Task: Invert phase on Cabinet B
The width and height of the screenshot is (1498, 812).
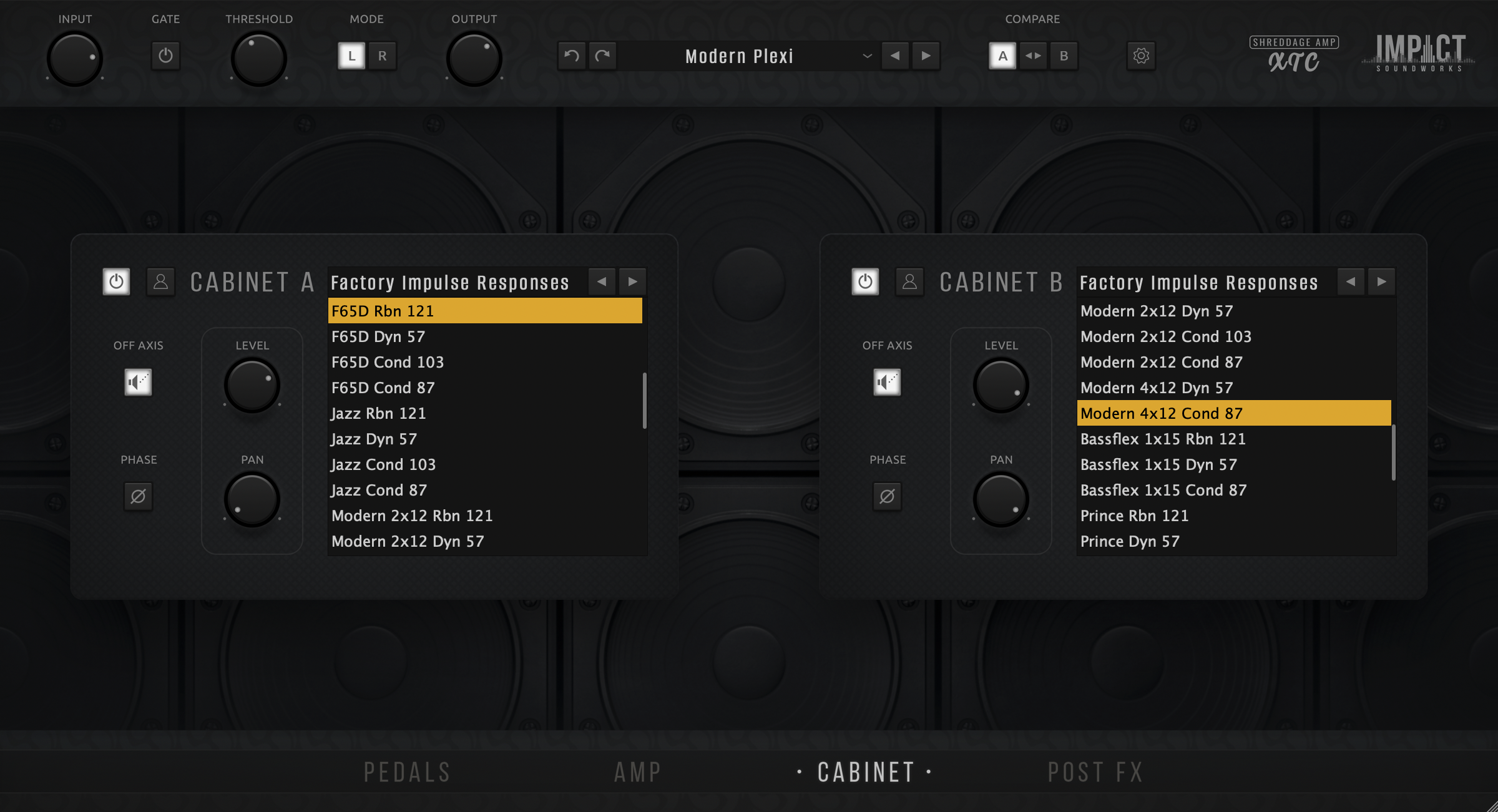Action: [x=887, y=497]
